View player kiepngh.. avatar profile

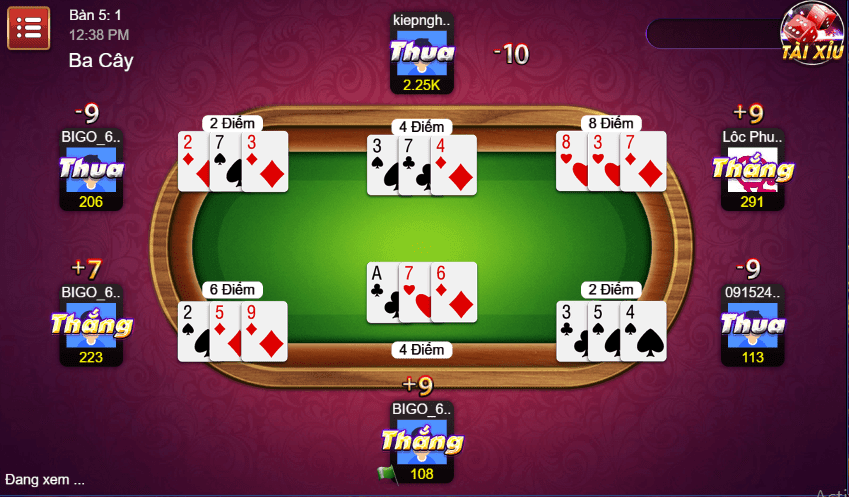421,52
